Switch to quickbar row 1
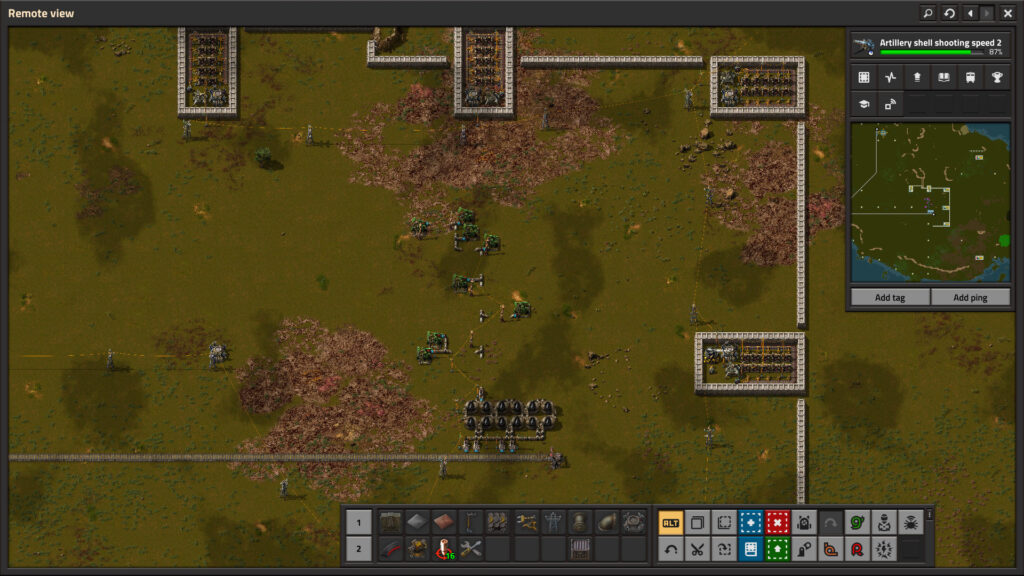 click(359, 522)
